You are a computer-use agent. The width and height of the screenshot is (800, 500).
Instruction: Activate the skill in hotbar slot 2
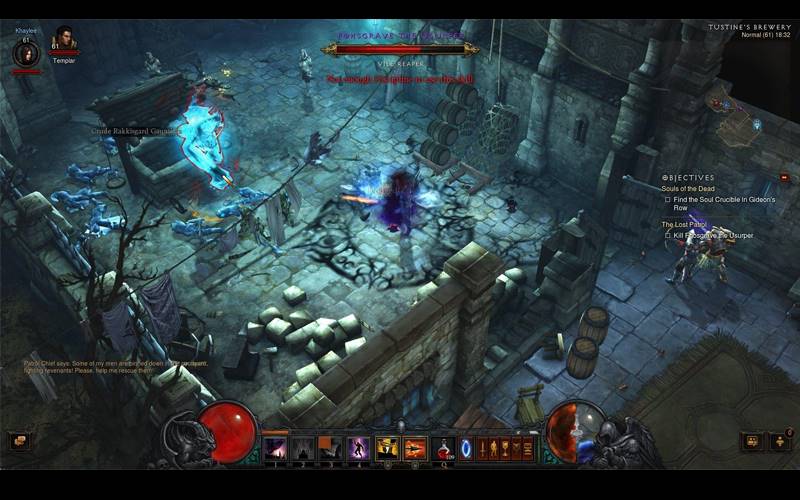pos(303,448)
